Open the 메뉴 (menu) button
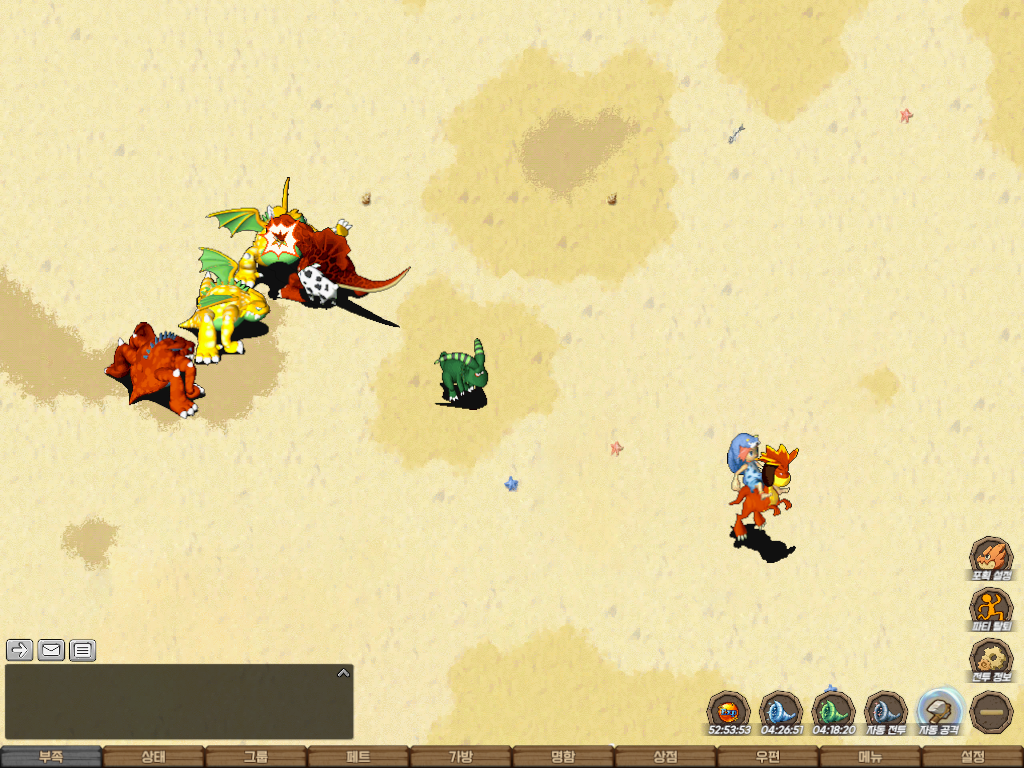Viewport: 1024px width, 768px height. tap(869, 757)
